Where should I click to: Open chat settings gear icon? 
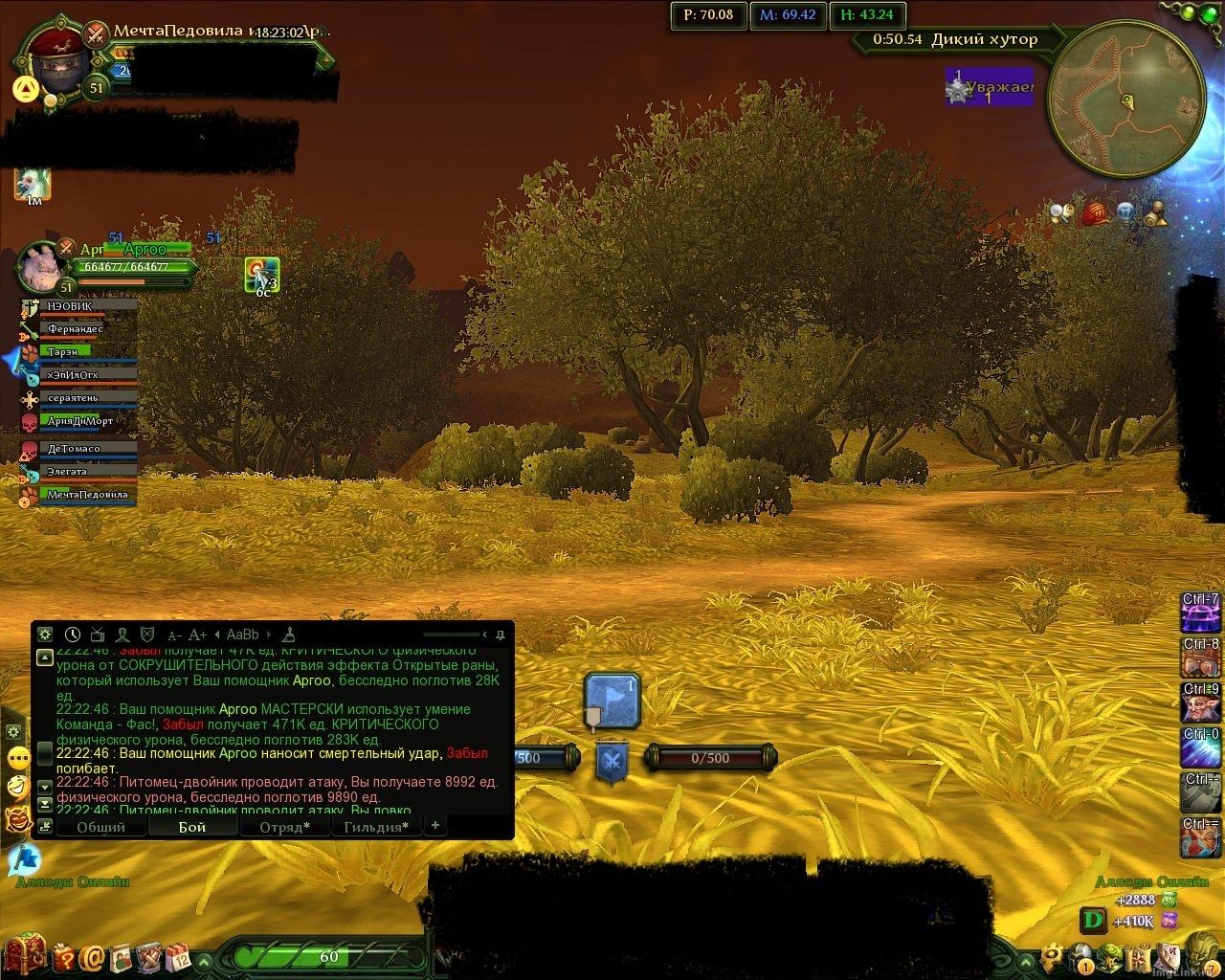click(x=44, y=635)
